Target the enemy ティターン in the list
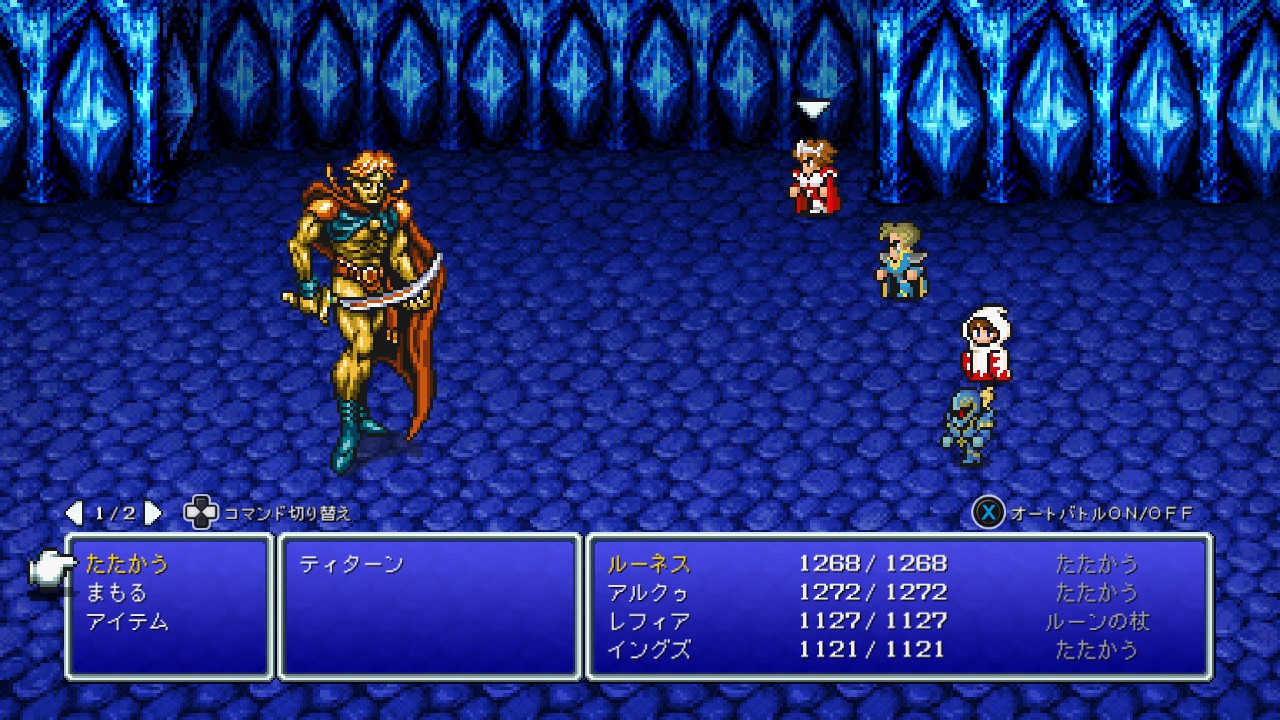 click(x=351, y=564)
